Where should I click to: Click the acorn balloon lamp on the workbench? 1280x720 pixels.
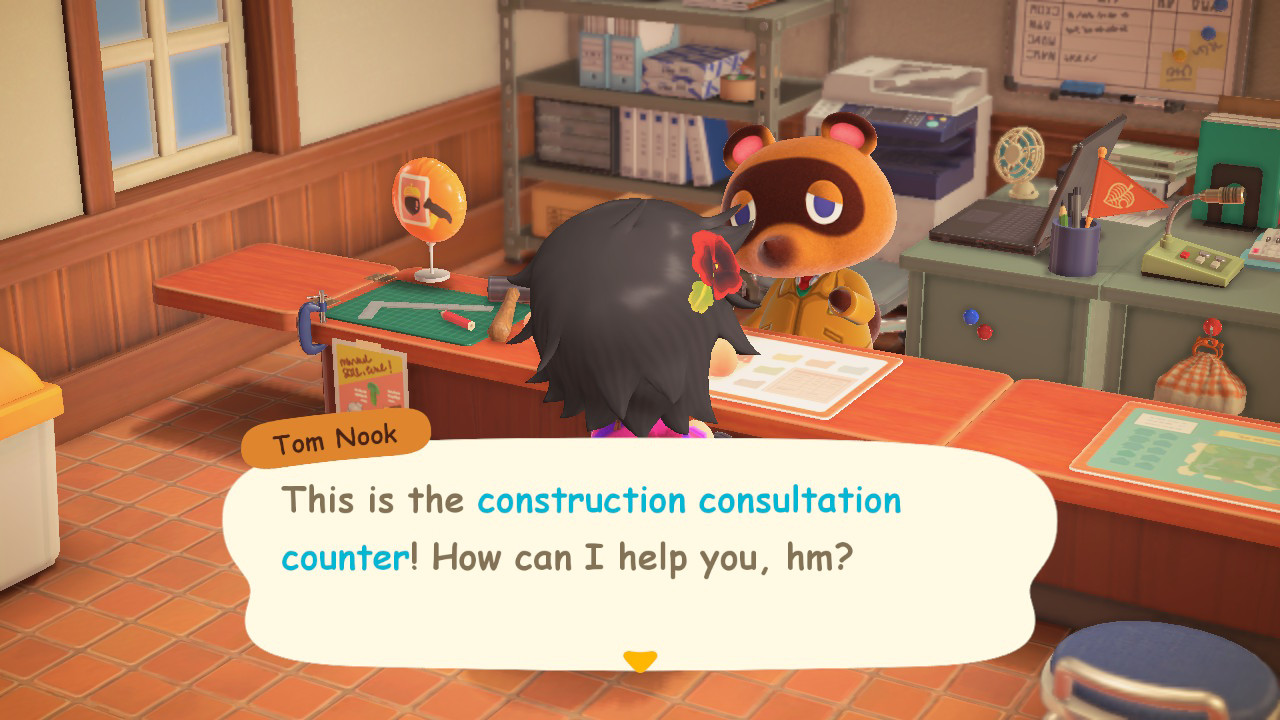[429, 201]
